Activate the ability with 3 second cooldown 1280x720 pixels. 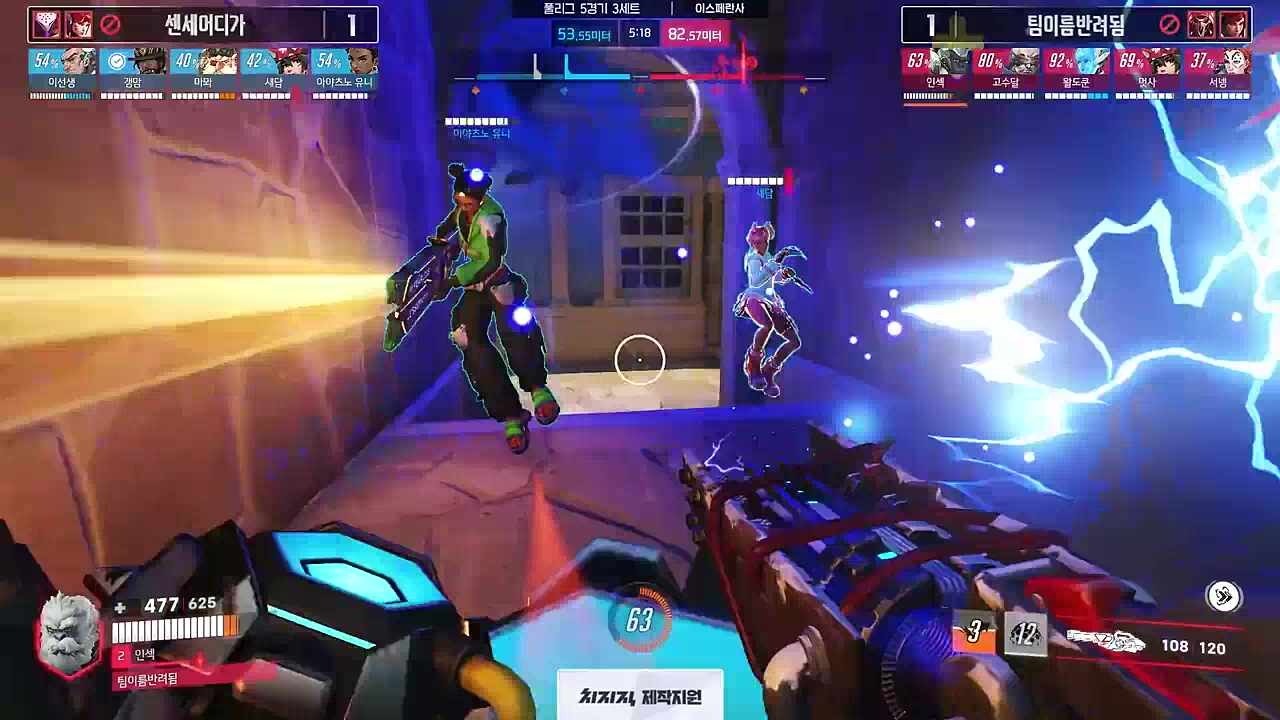973,633
